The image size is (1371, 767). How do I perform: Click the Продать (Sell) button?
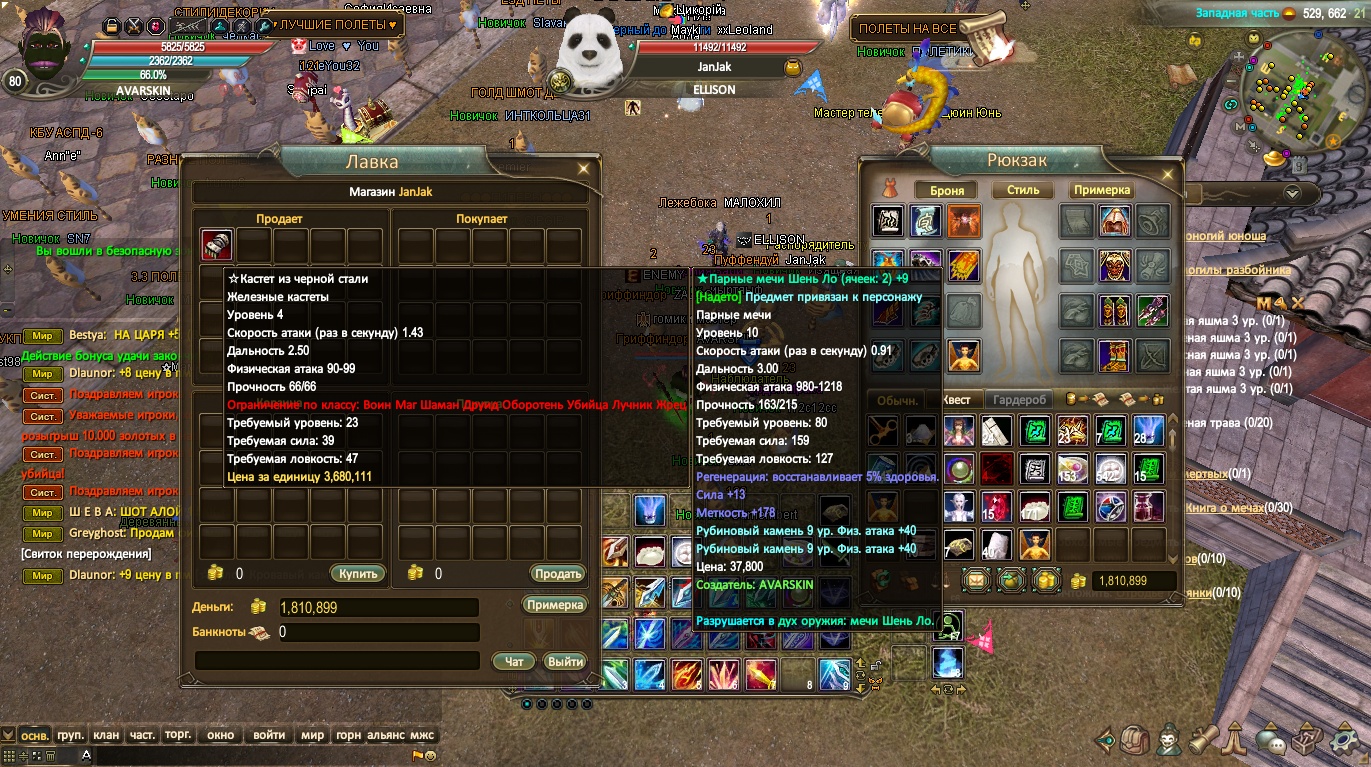tap(557, 574)
